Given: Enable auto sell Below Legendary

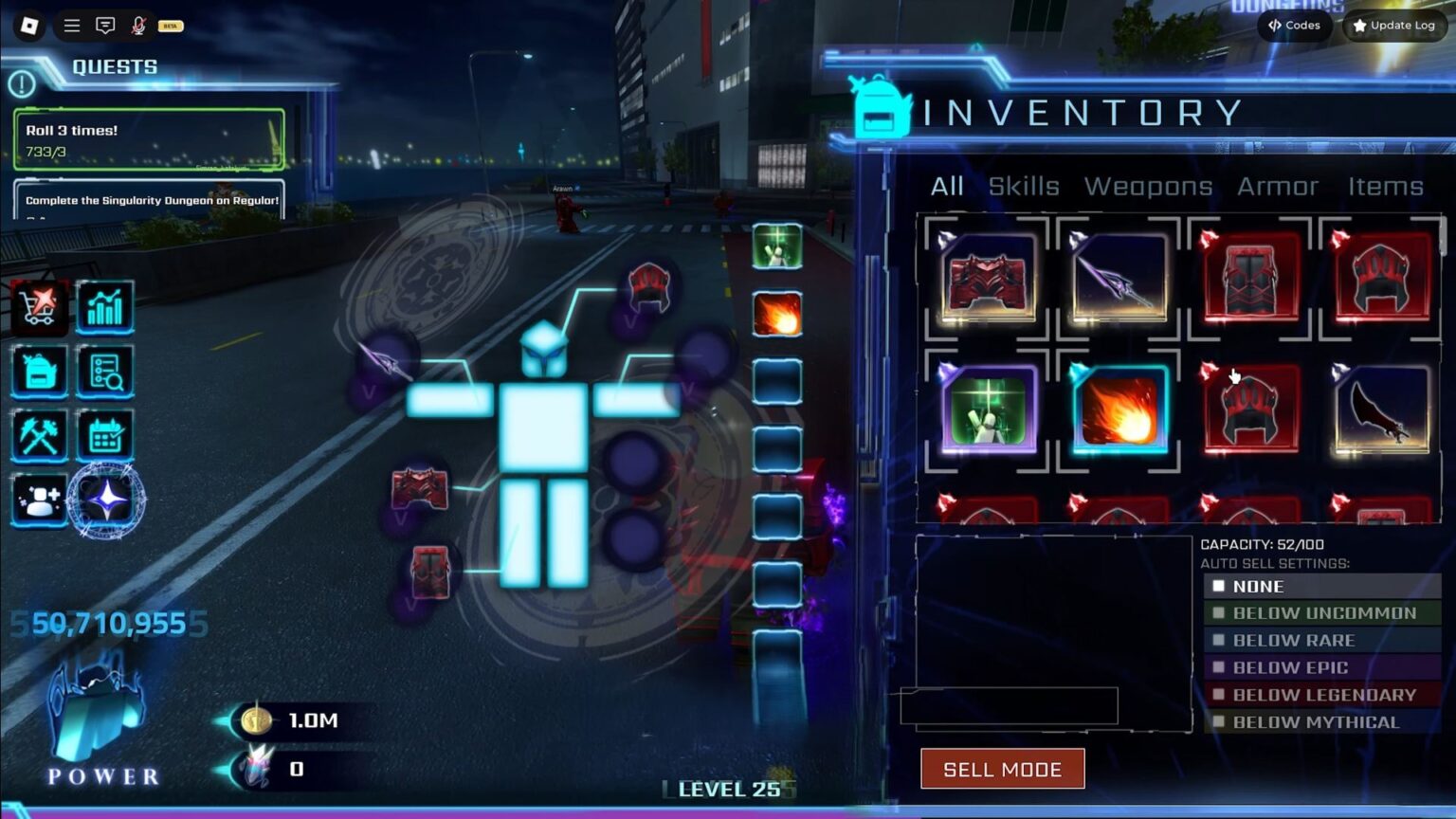Looking at the screenshot, I should point(1219,695).
